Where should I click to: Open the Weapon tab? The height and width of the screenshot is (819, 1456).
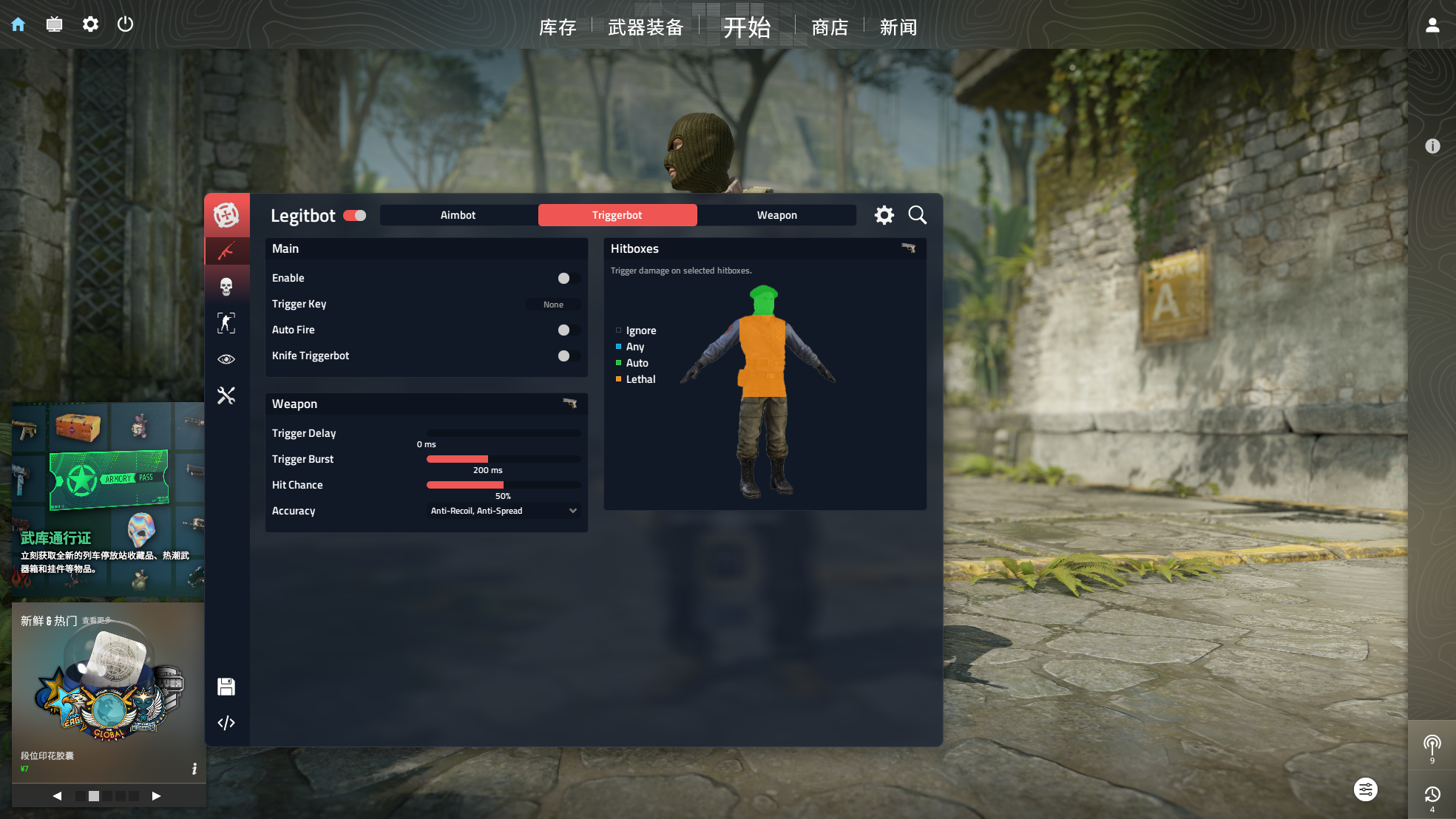click(x=776, y=214)
